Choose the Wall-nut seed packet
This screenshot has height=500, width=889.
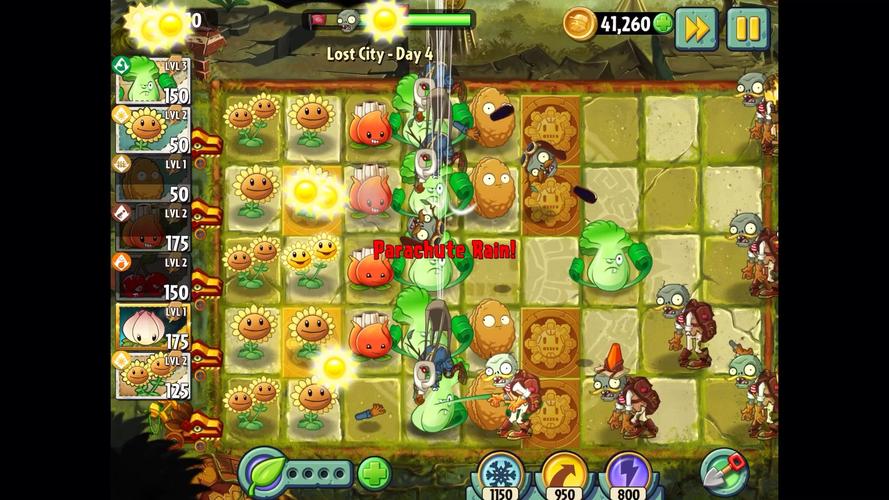coord(152,179)
